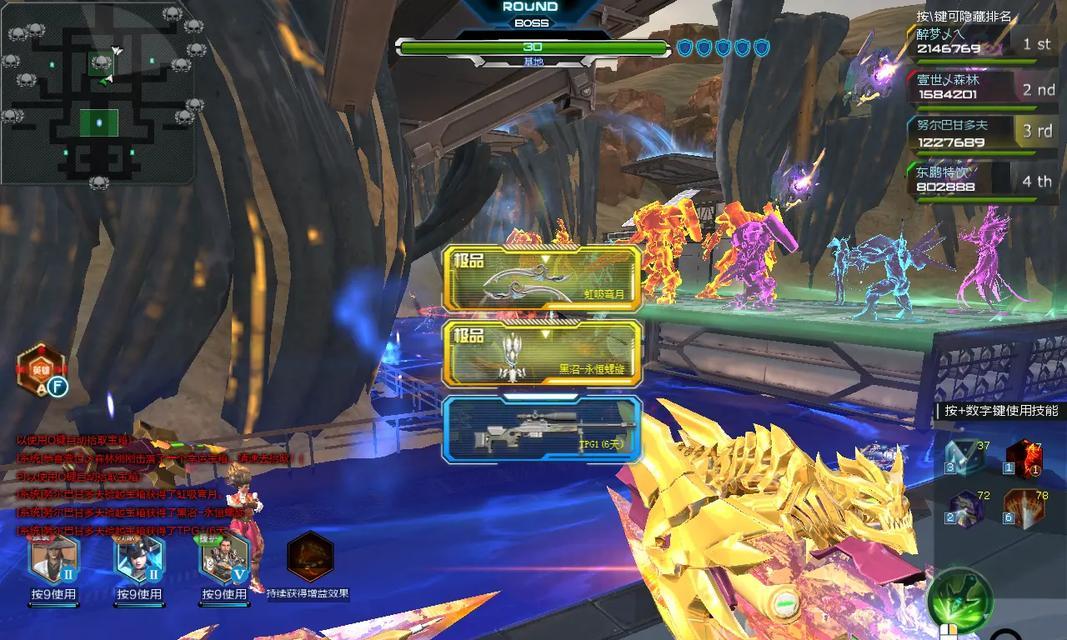This screenshot has height=640, width=1067.
Task: Open the minimap in the corner
Action: (98, 94)
